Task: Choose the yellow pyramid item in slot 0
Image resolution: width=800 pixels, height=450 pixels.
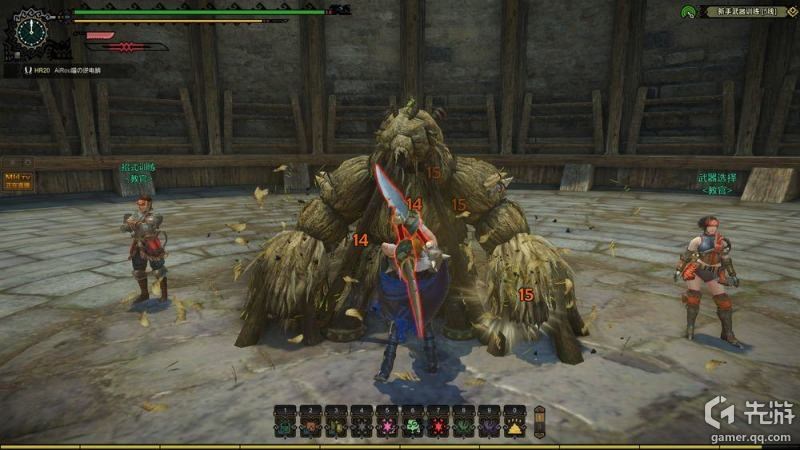Action: coord(514,426)
